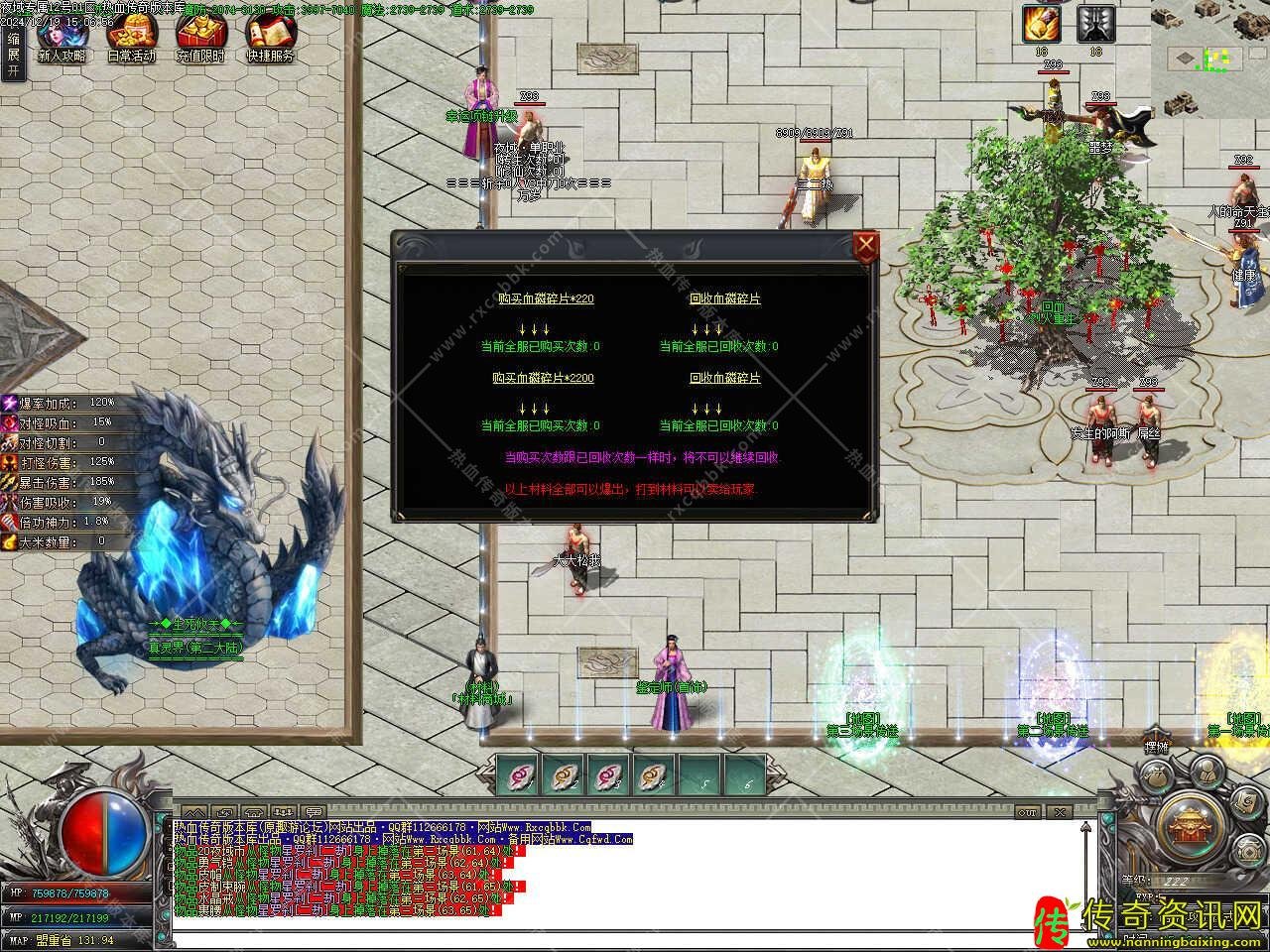Close the chat window with X

click(x=1060, y=813)
